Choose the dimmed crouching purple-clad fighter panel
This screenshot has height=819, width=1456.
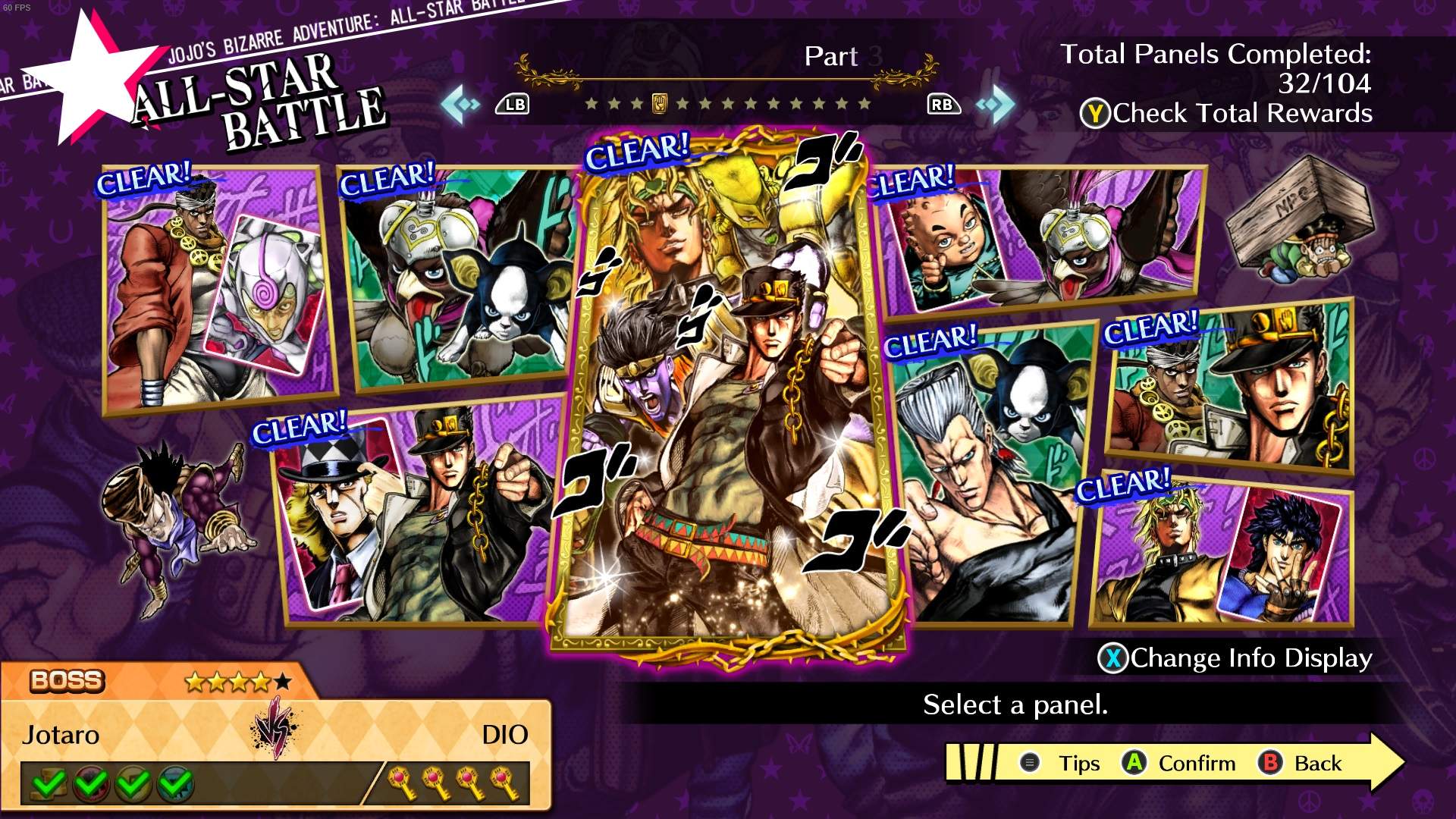point(178,523)
